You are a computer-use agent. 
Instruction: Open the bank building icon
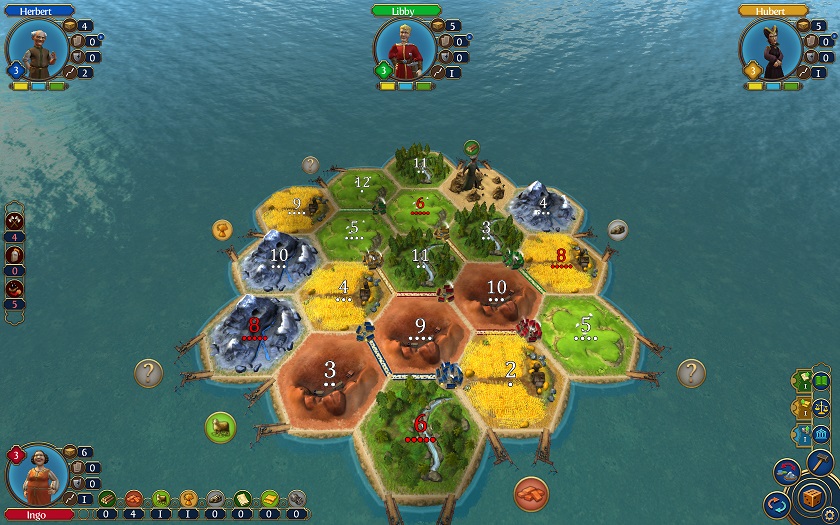(821, 435)
